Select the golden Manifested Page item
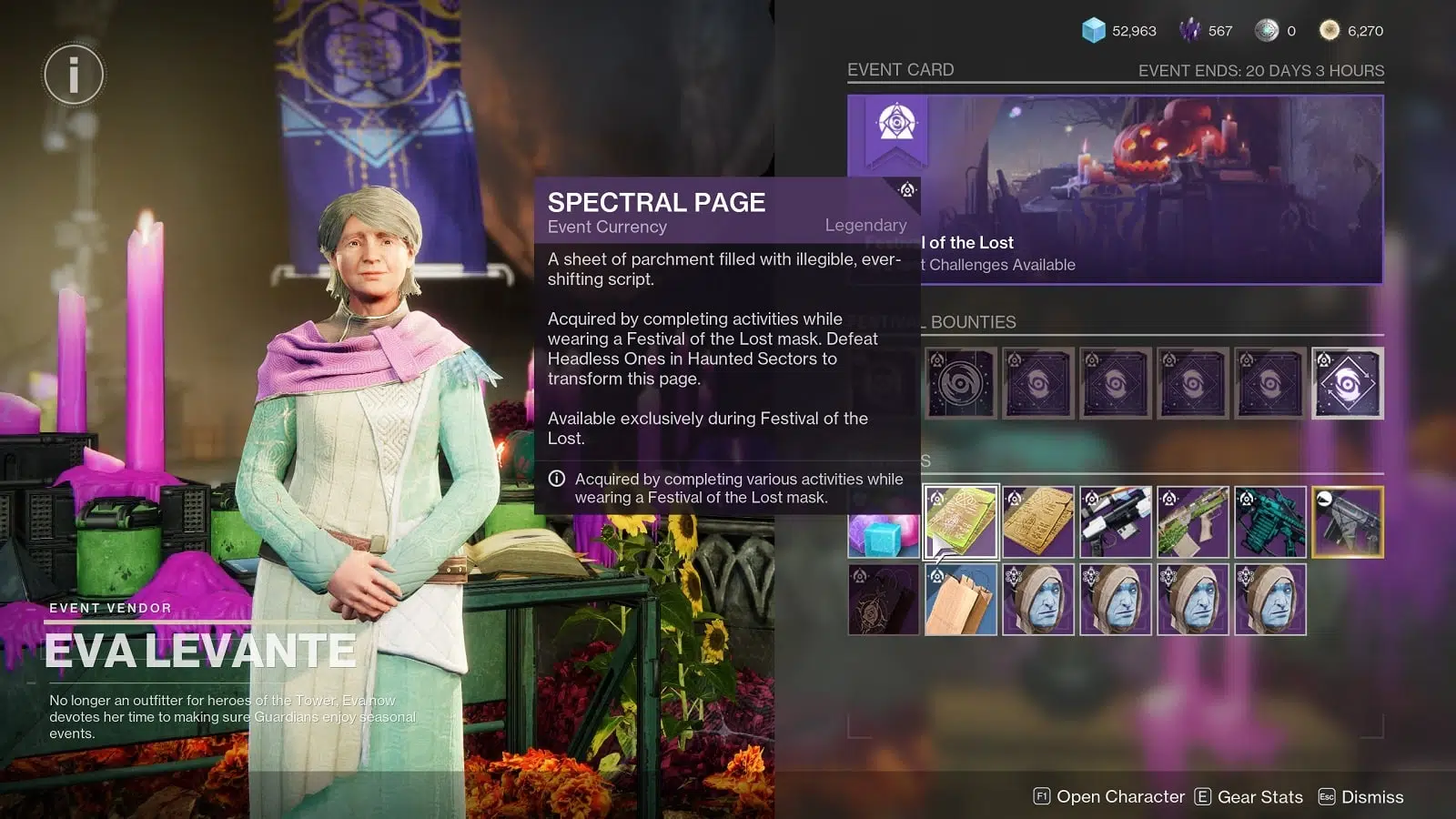Viewport: 1456px width, 819px height. coord(1038,521)
